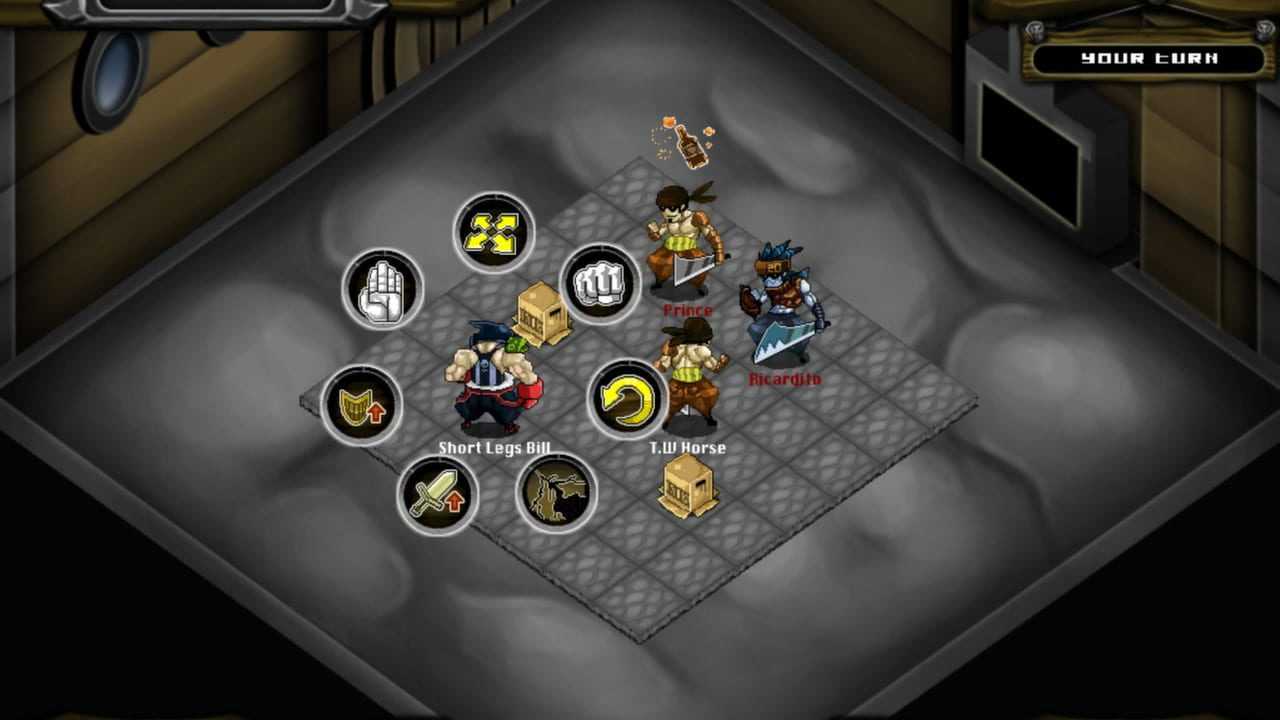Click the yellow circular arrow icon
Screen dimensions: 1280x720
click(x=627, y=400)
